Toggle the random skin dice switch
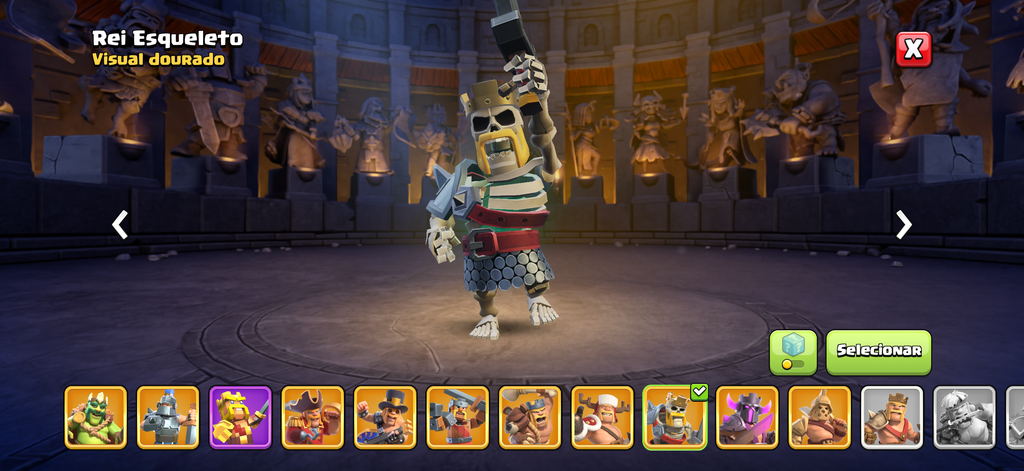 (x=793, y=352)
